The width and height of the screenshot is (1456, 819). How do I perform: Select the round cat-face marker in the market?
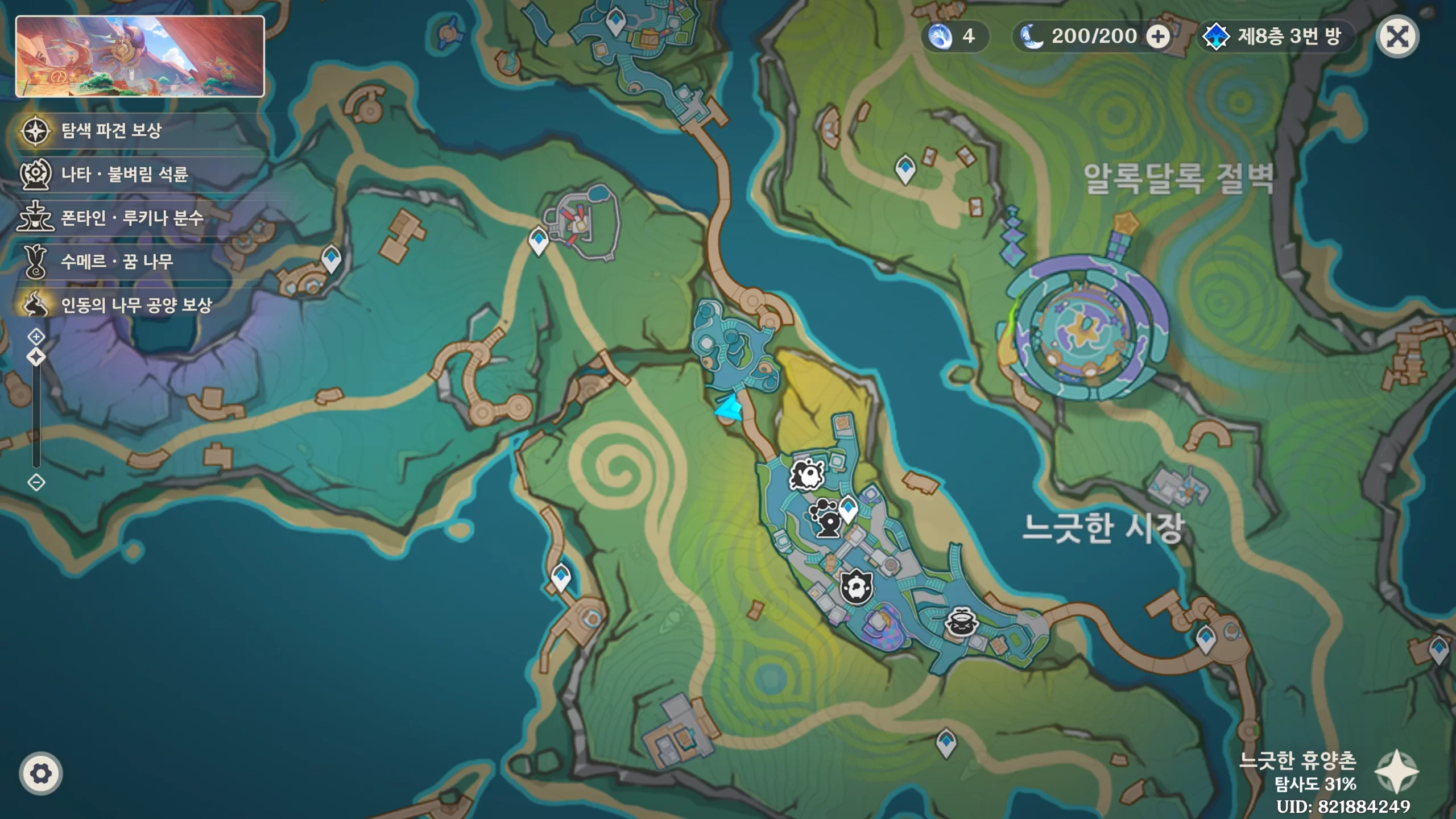(856, 586)
